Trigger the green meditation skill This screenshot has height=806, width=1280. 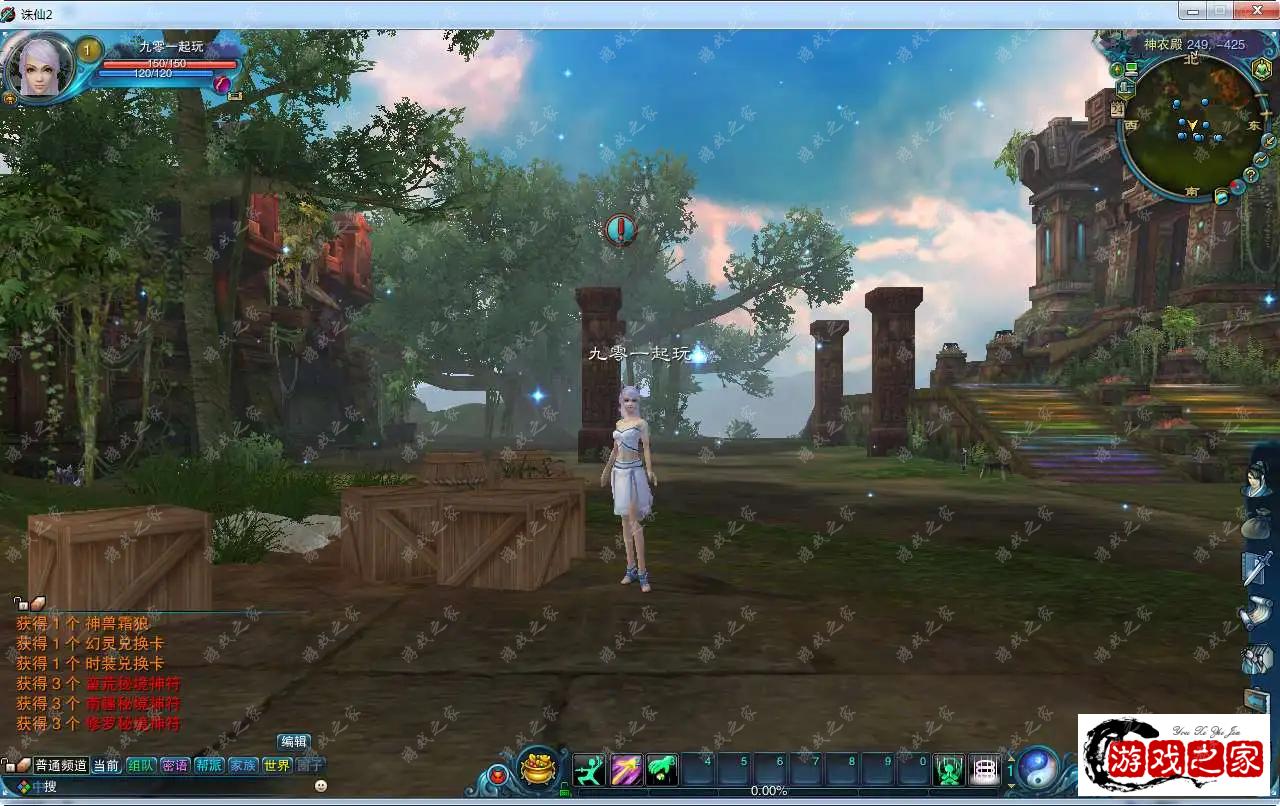(949, 769)
